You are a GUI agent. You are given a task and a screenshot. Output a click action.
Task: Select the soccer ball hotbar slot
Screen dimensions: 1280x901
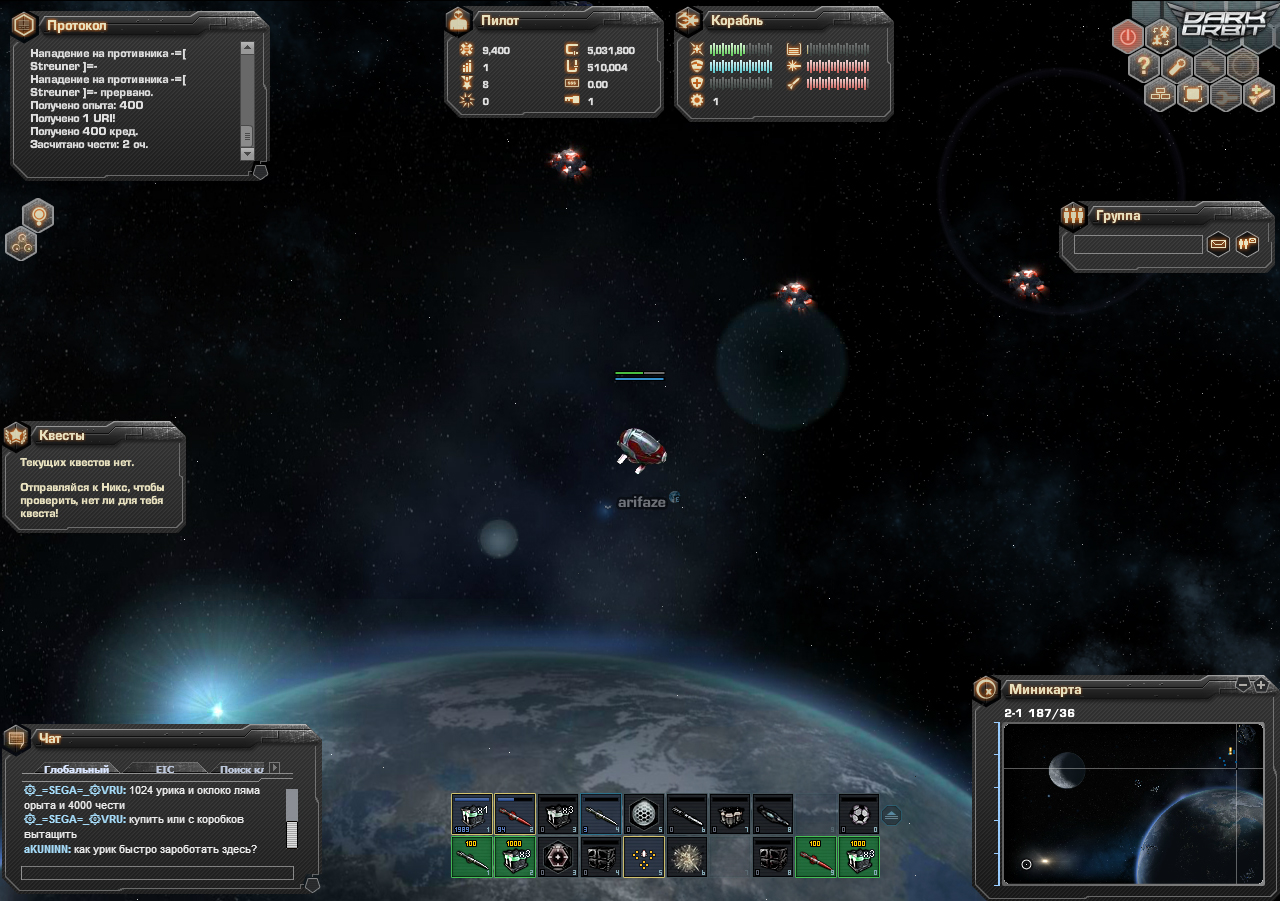(859, 814)
